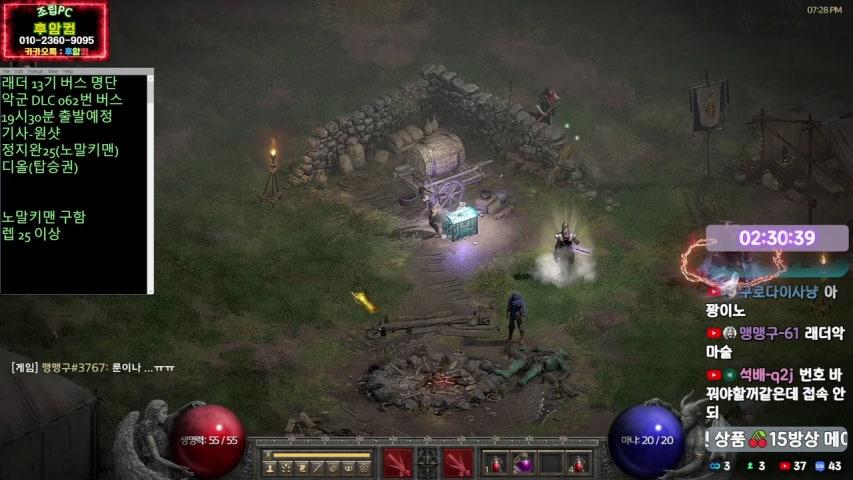The height and width of the screenshot is (480, 853).
Task: Open the File menu in the Notepad overlay
Action: click(x=6, y=72)
